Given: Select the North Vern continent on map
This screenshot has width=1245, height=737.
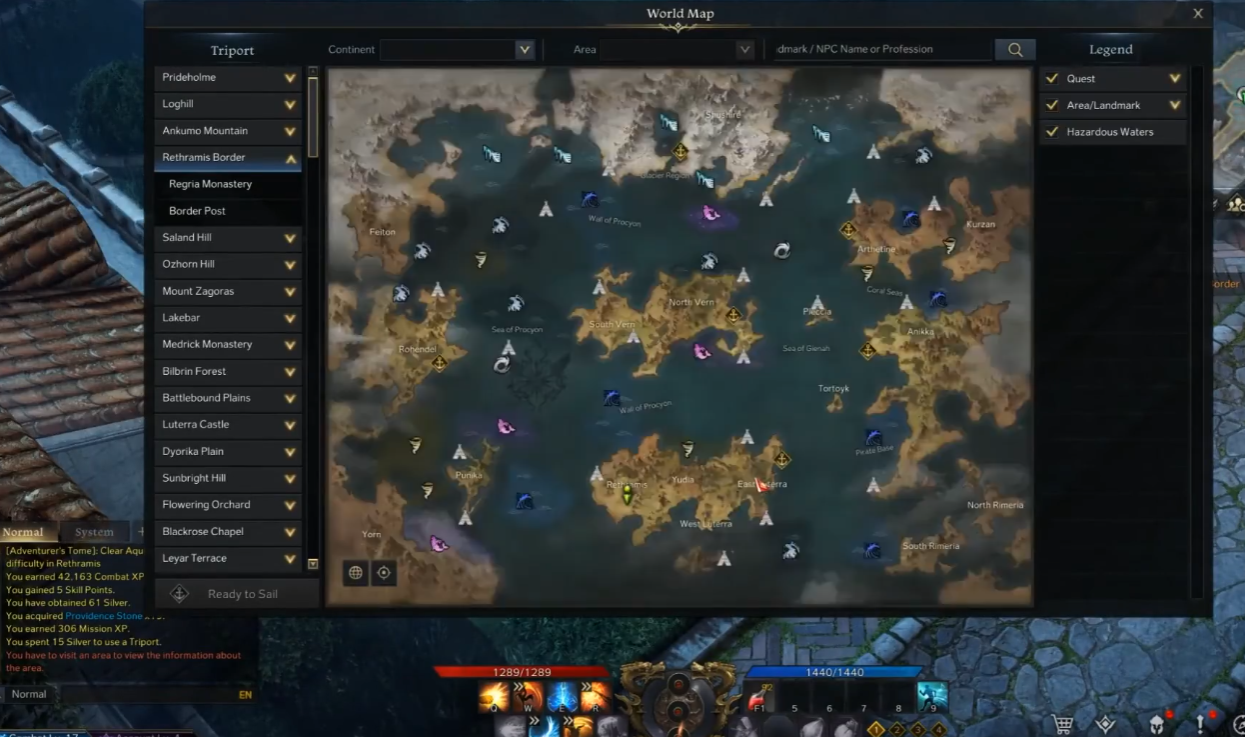Looking at the screenshot, I should [692, 302].
